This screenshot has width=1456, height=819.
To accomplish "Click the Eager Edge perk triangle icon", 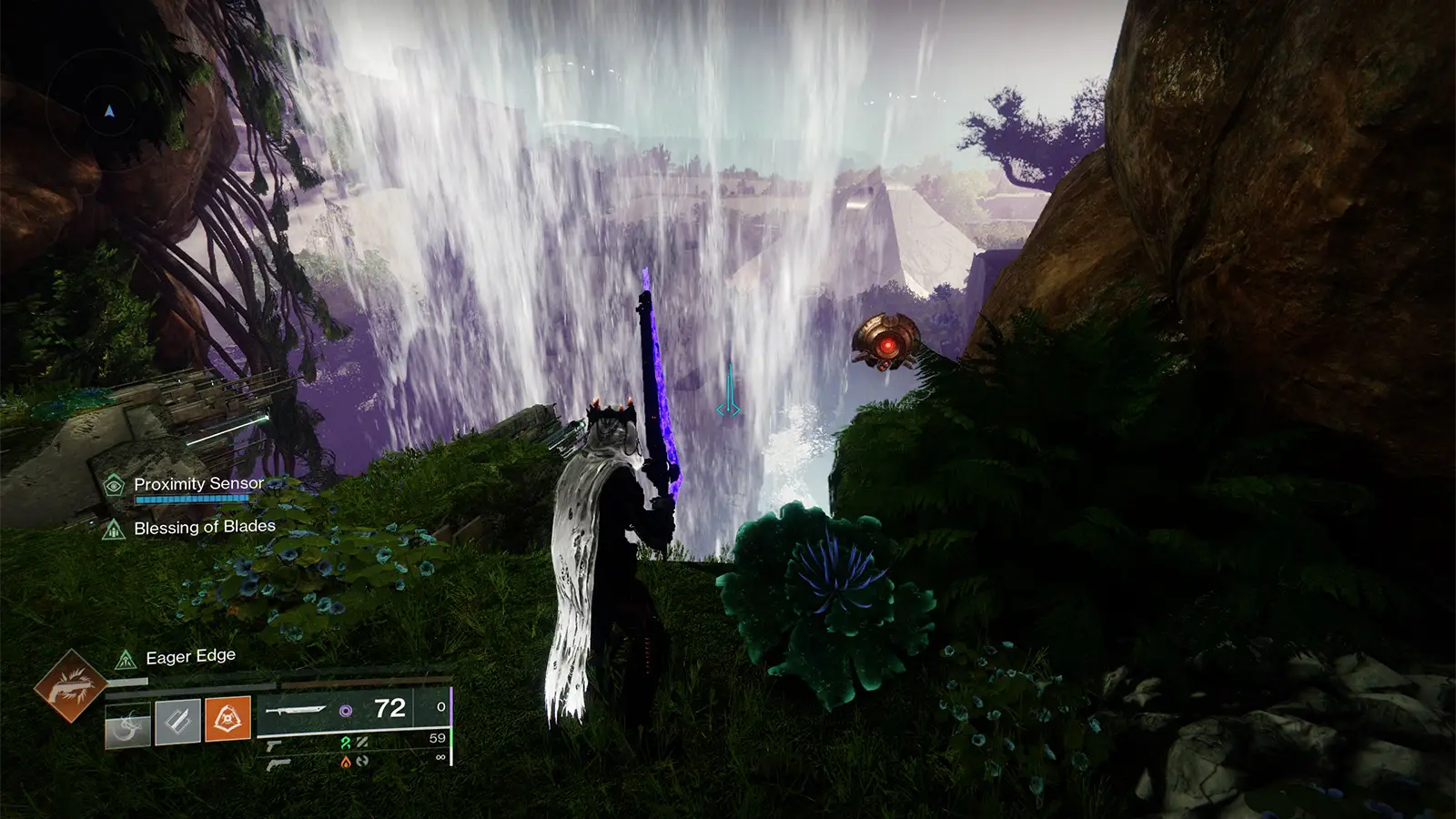I will [126, 659].
